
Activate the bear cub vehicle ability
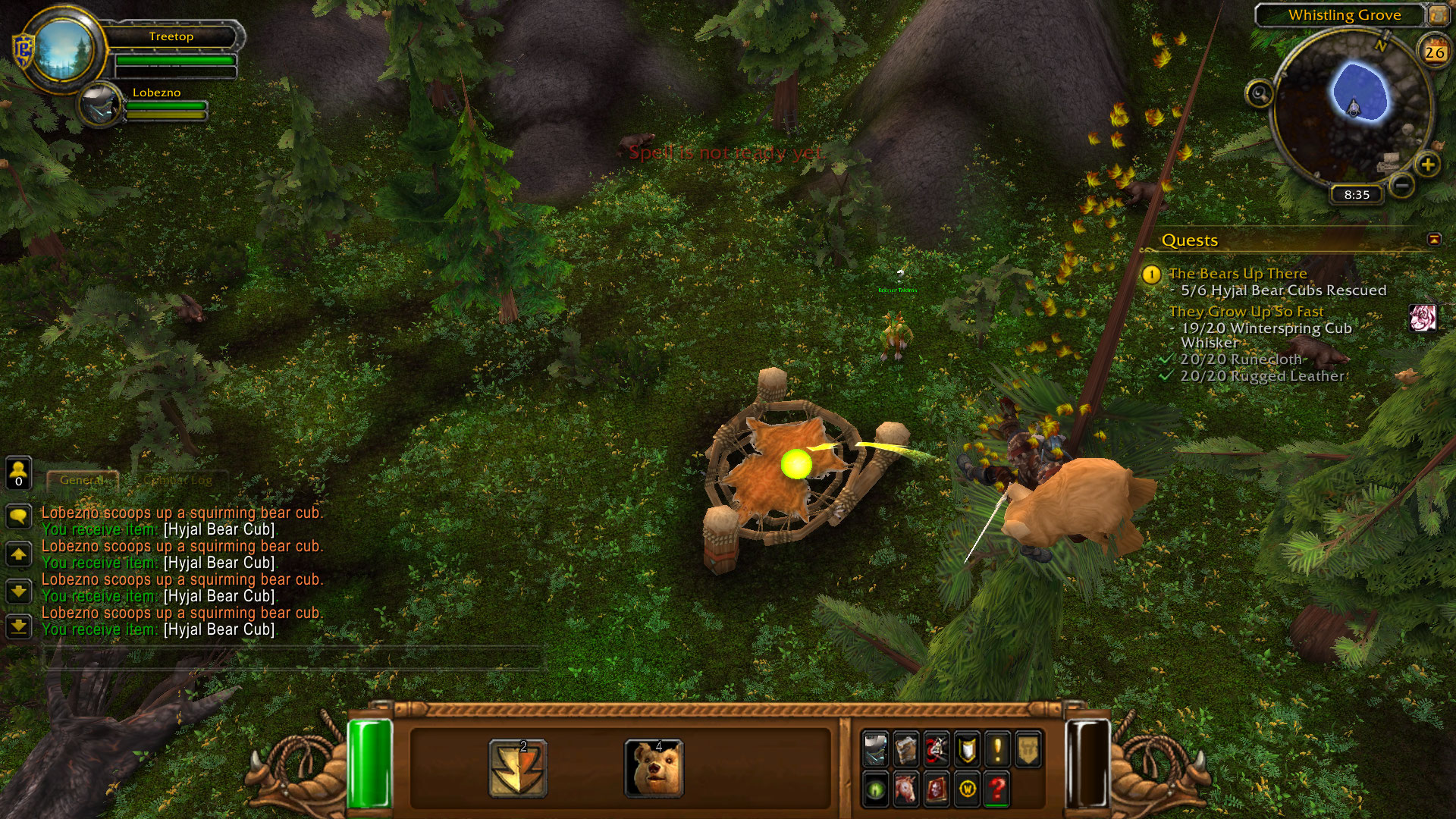click(654, 768)
